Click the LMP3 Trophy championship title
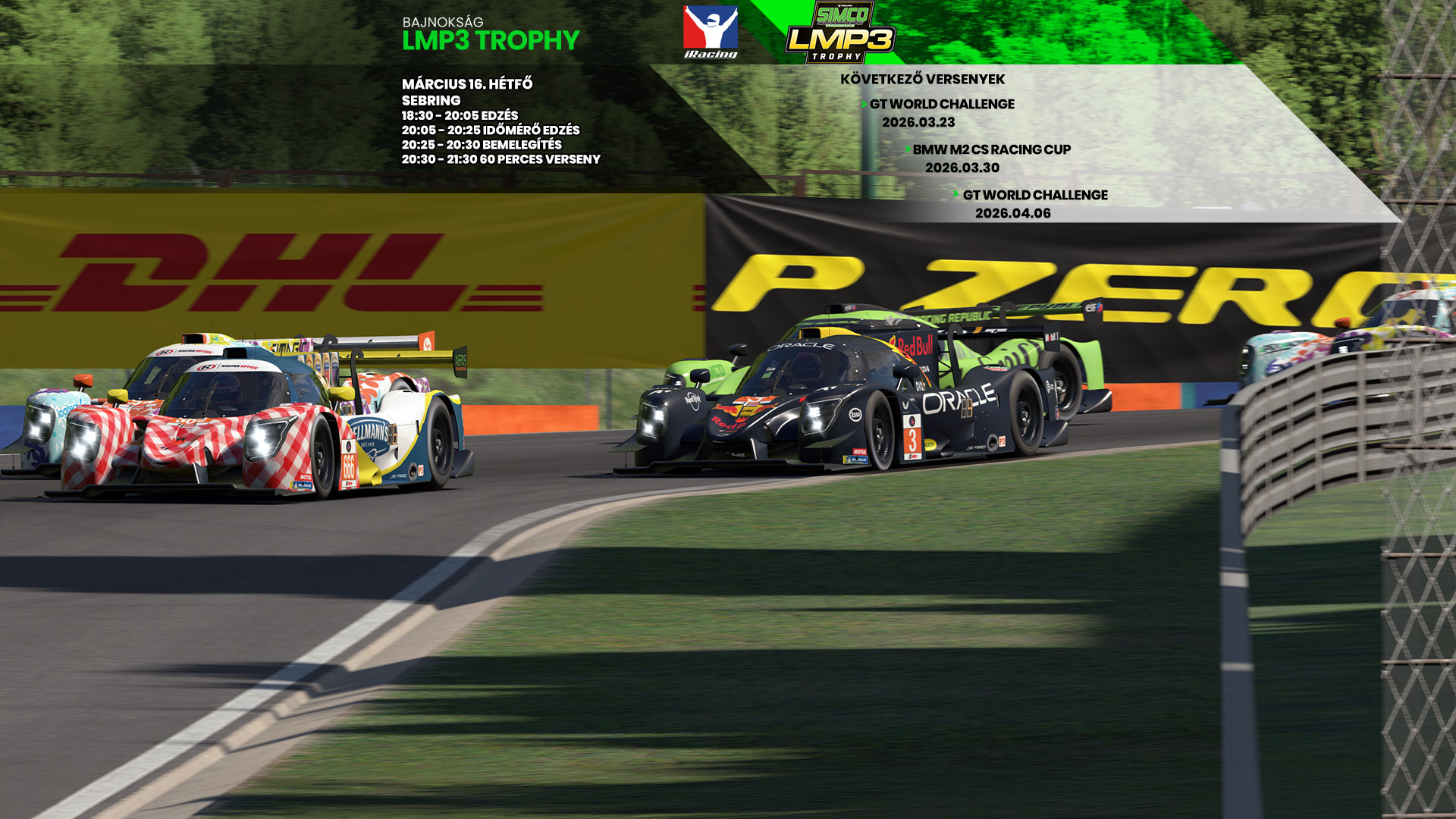1456x819 pixels. tap(491, 40)
